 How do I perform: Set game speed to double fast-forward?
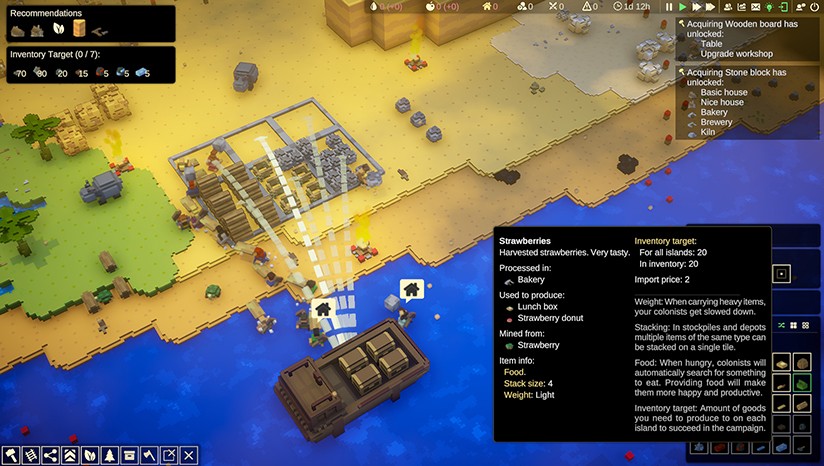click(698, 7)
